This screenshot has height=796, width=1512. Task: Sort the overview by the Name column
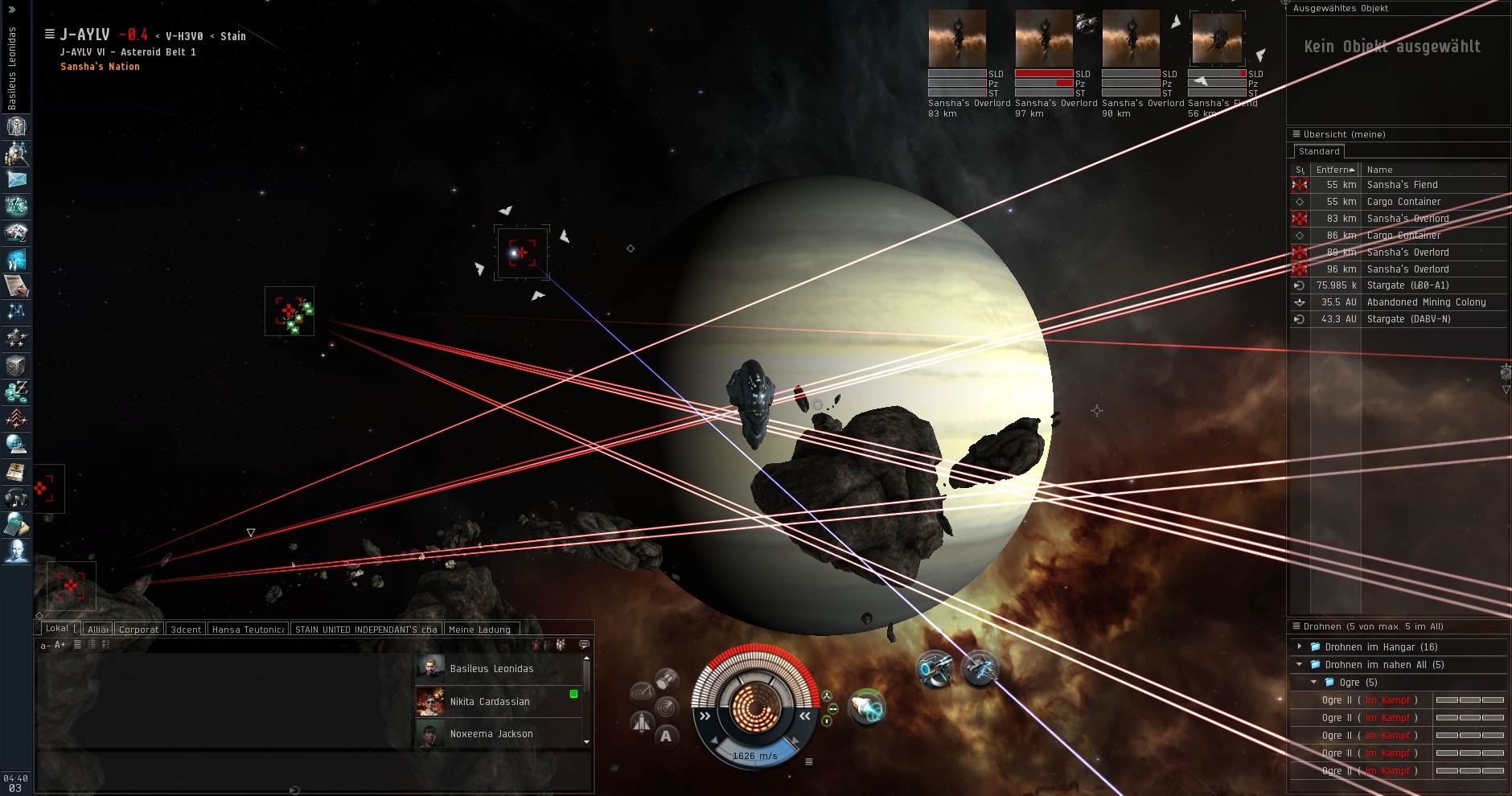point(1379,170)
